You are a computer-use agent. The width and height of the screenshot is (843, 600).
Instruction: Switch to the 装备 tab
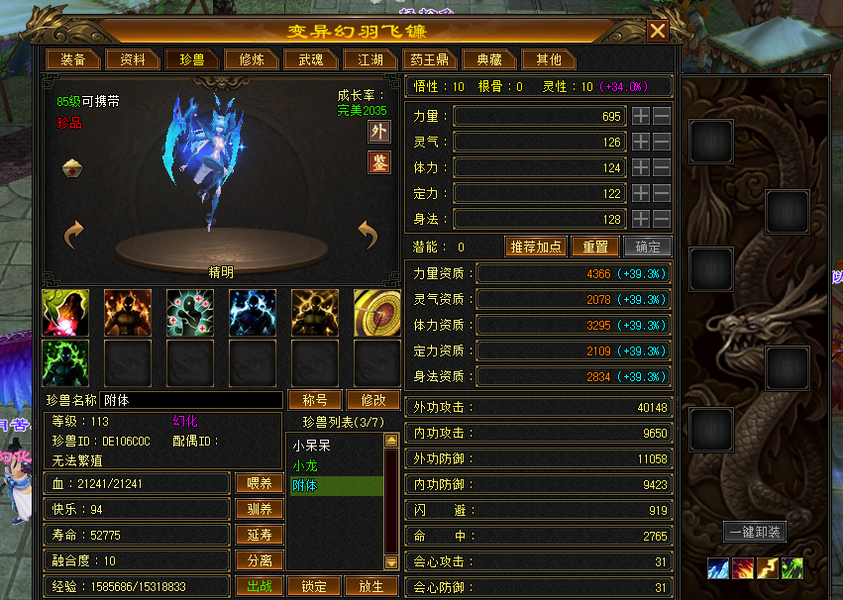pos(73,60)
